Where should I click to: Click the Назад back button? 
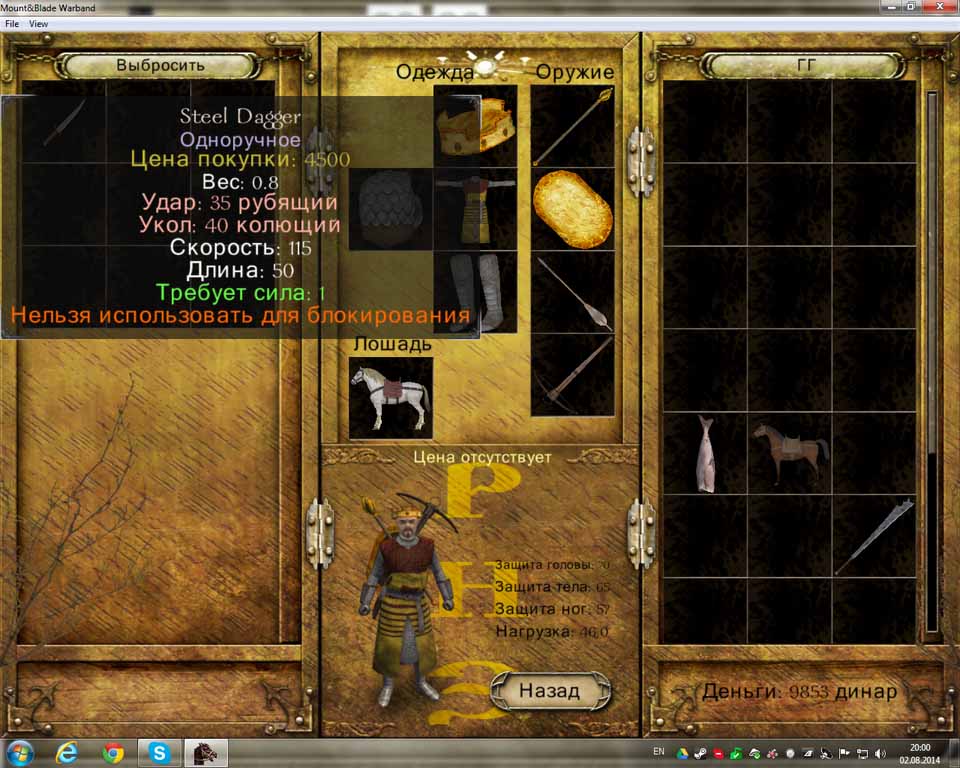(549, 690)
